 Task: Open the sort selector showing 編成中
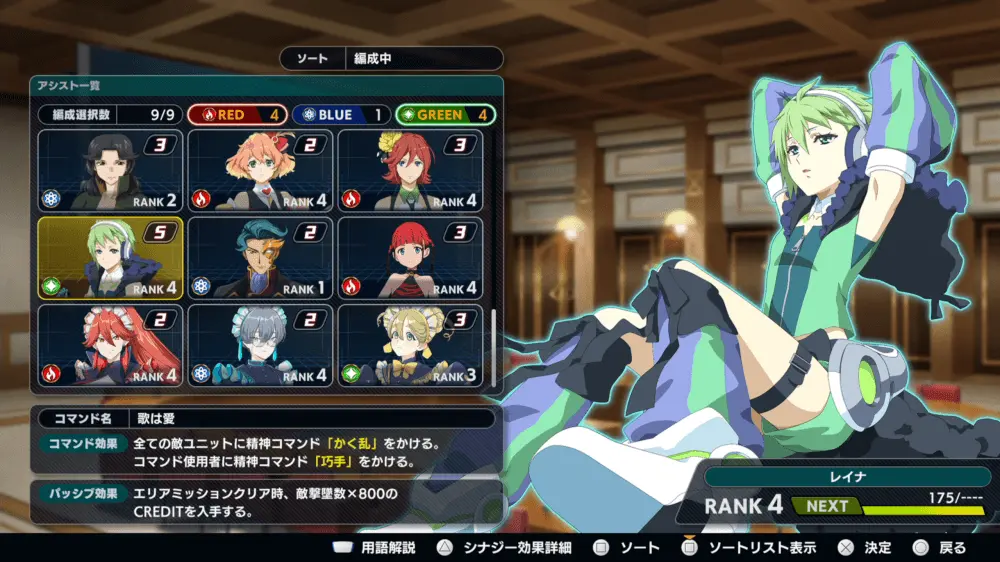click(x=391, y=59)
